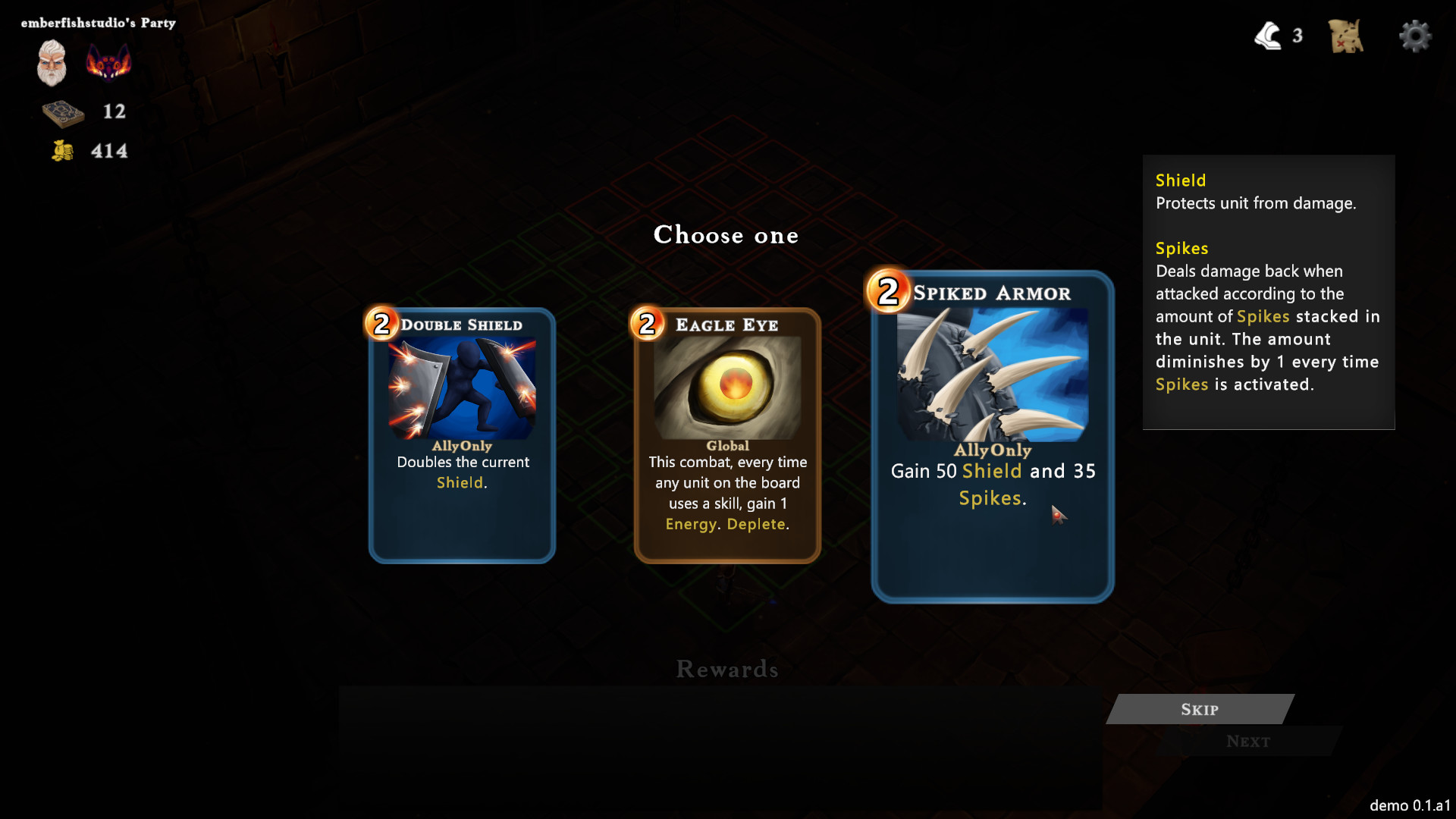Select the bearded elder's portrait
1456x819 pixels.
pos(50,62)
